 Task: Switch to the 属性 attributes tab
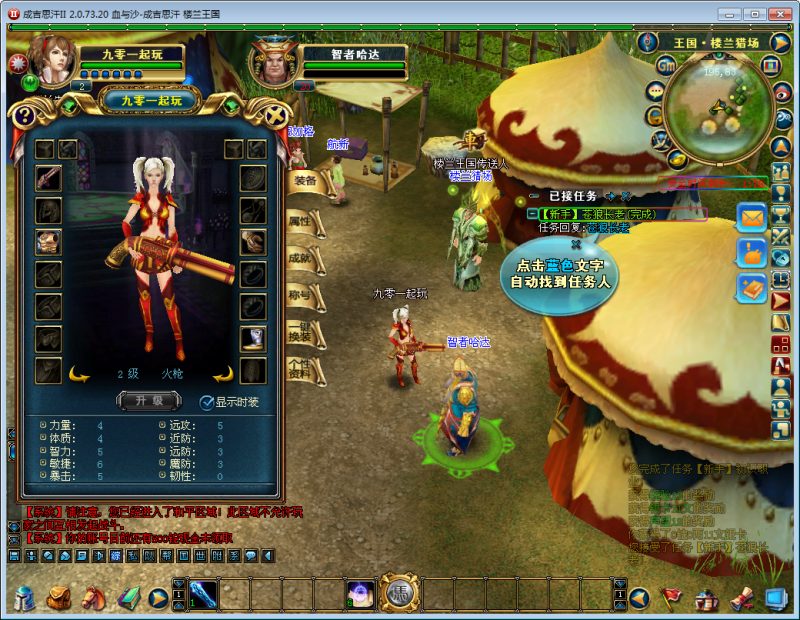[301, 221]
